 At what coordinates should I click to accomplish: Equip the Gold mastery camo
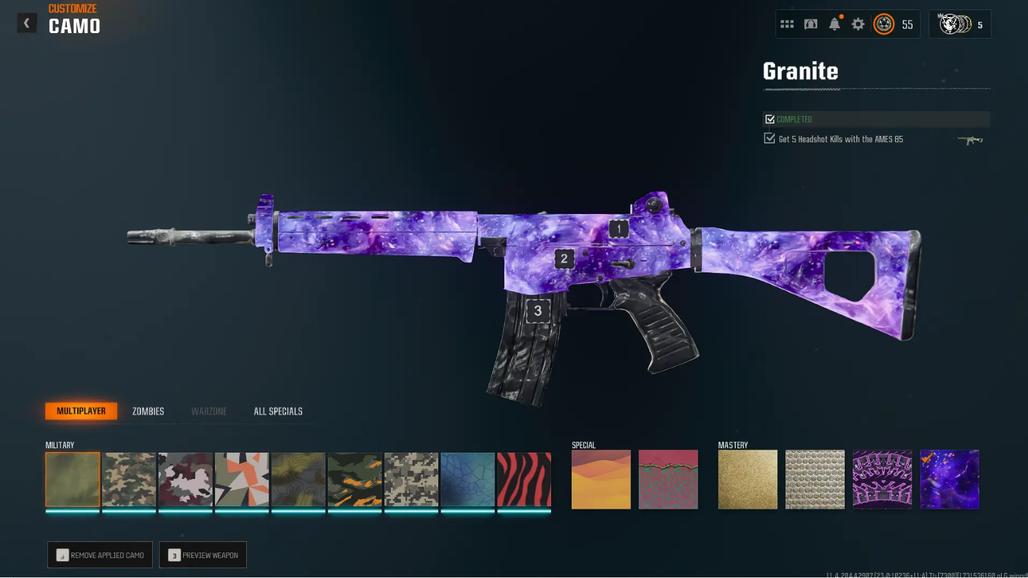click(x=747, y=479)
